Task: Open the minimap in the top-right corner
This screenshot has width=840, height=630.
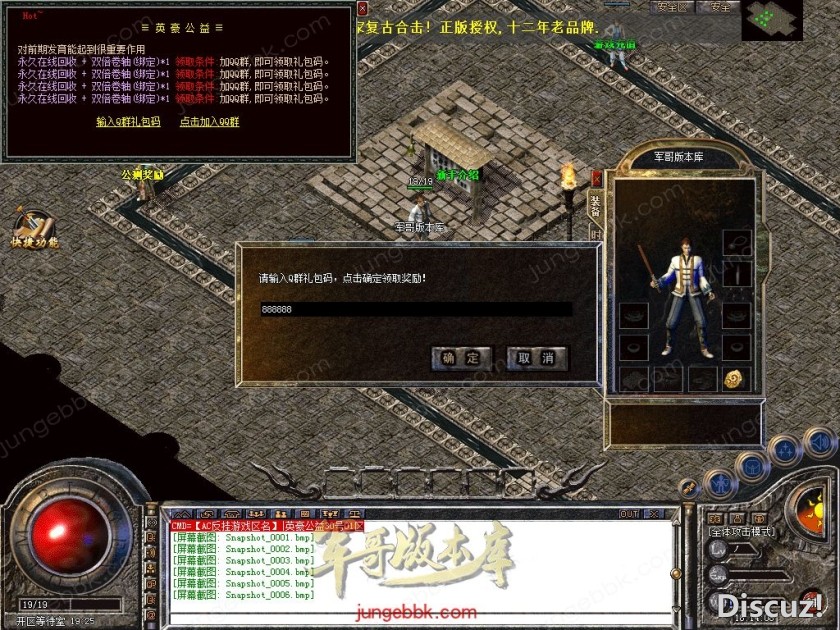Action: tap(771, 19)
